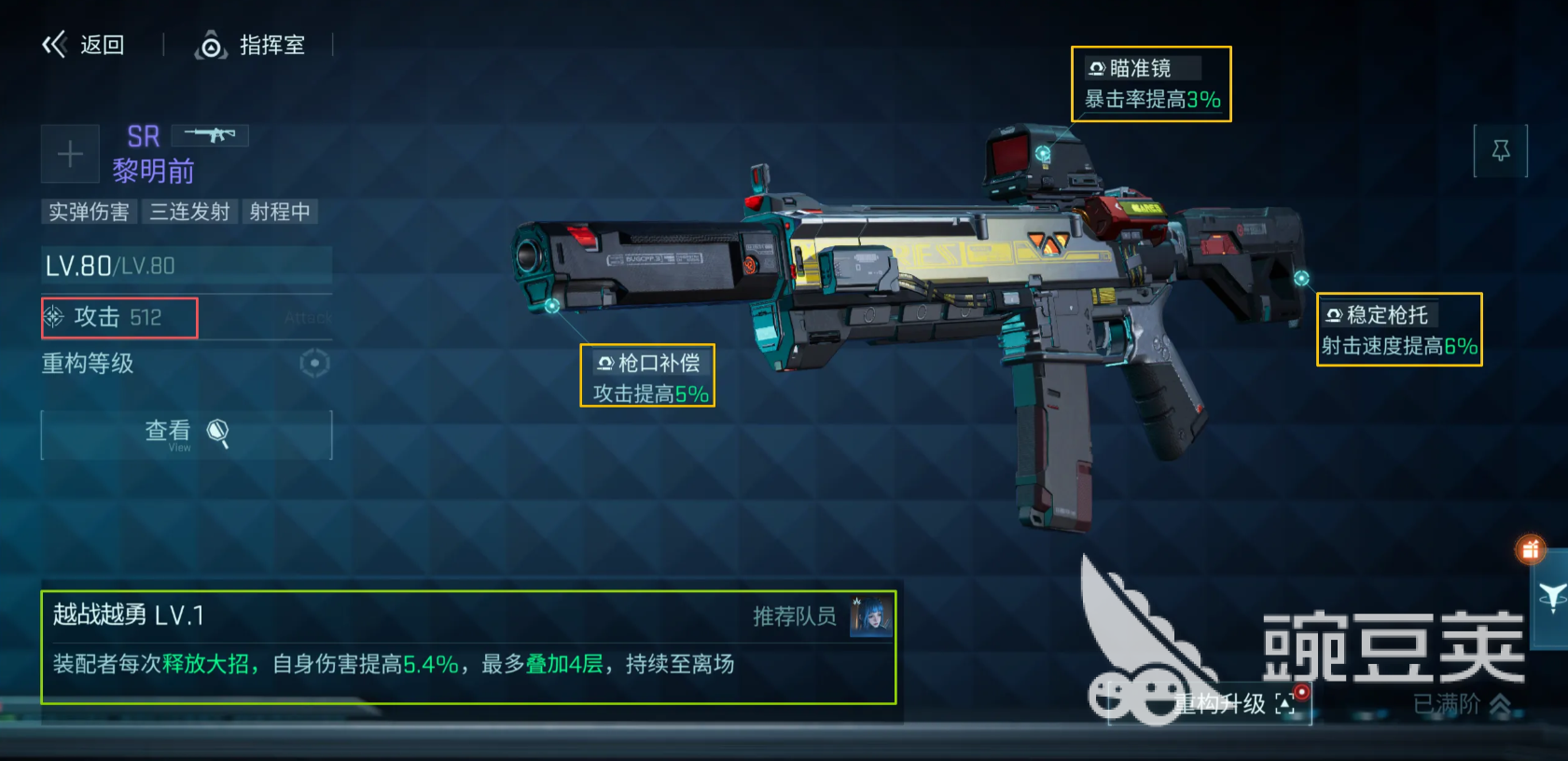Image resolution: width=1568 pixels, height=761 pixels.
Task: Tap the 稳定枪托 stock attachment icon
Action: [x=1333, y=314]
